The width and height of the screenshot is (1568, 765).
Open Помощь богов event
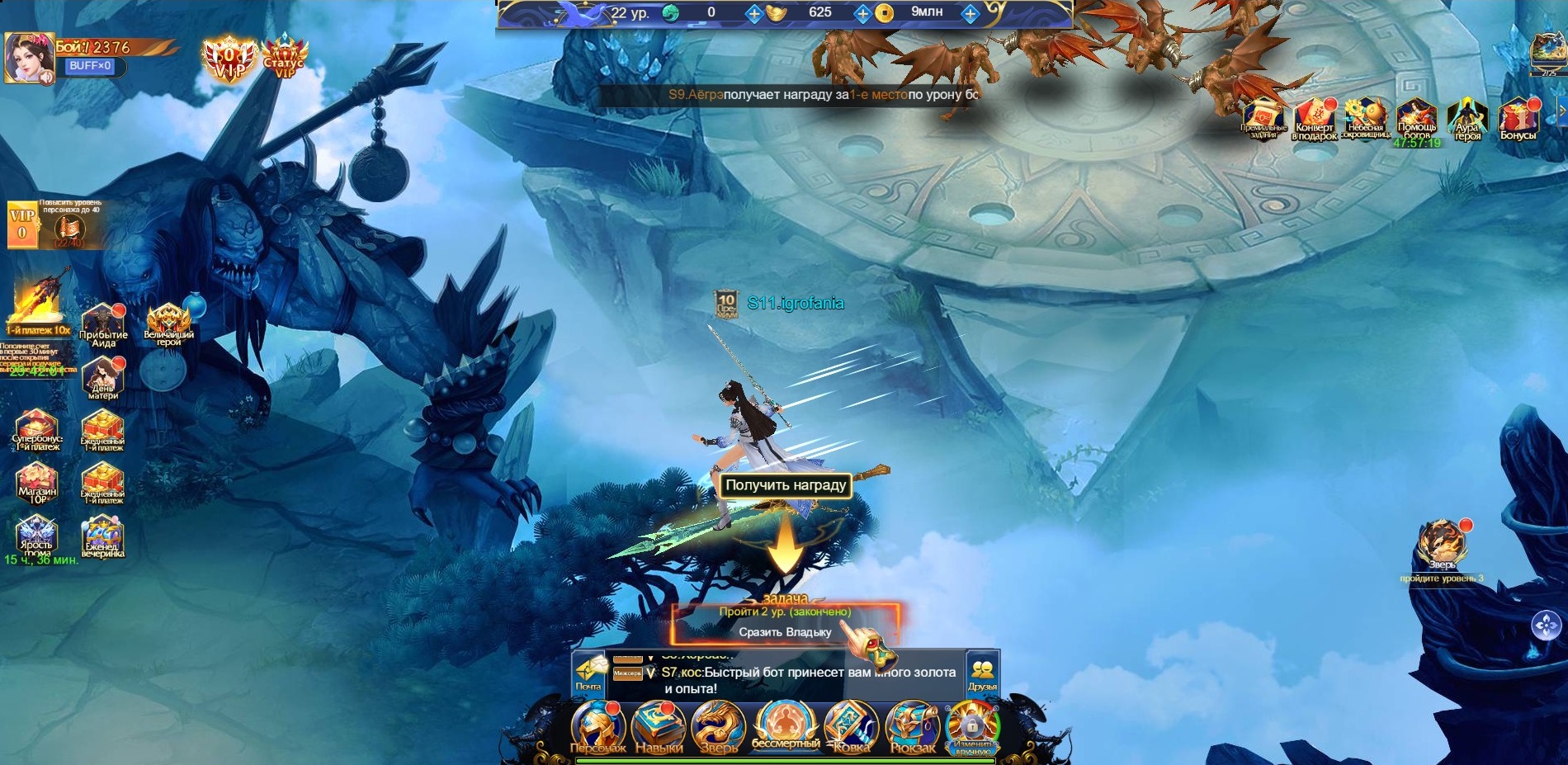tap(1417, 119)
